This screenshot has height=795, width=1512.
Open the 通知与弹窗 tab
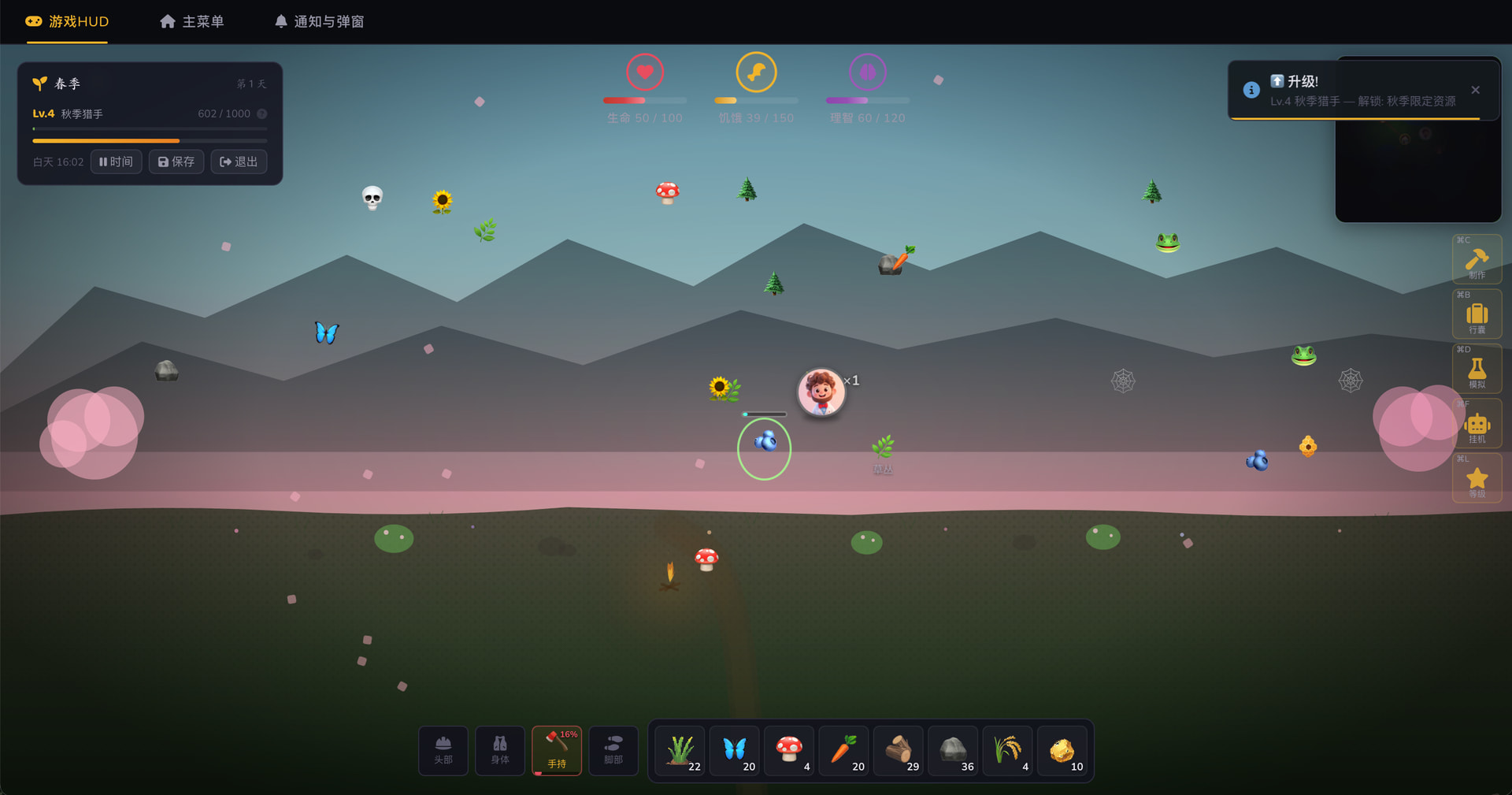(x=319, y=21)
